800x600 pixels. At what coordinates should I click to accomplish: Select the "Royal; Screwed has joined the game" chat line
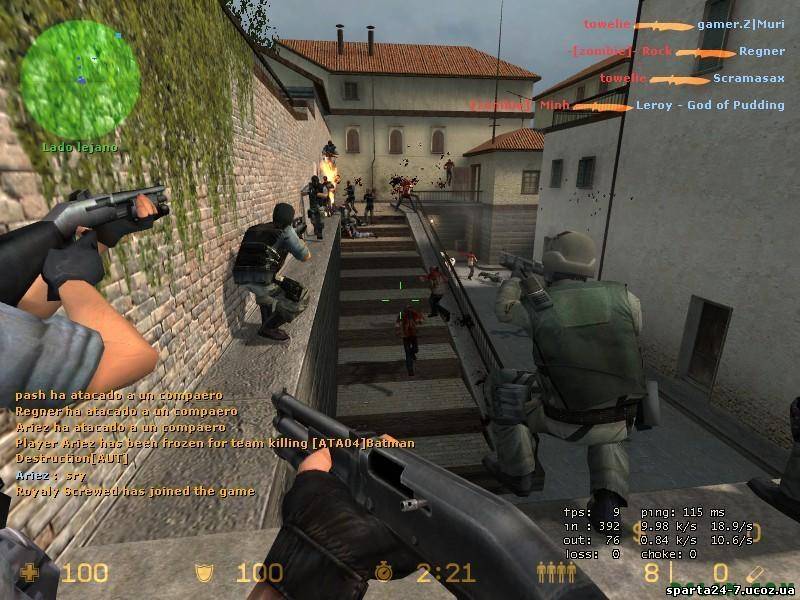(x=135, y=491)
